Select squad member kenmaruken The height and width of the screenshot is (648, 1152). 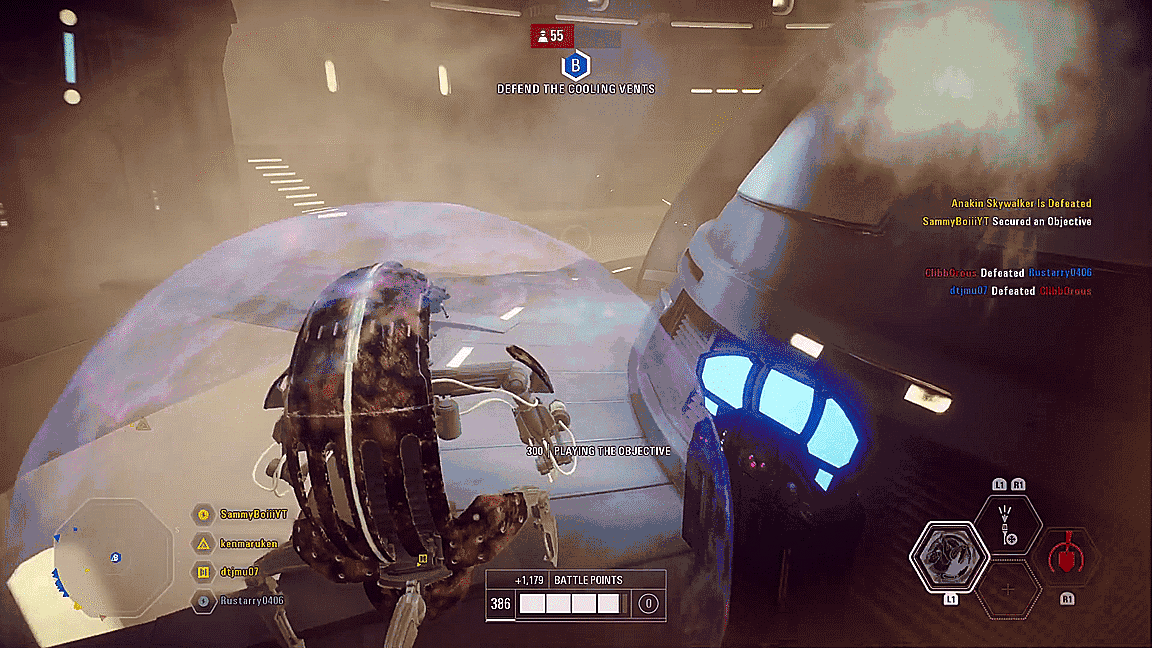(250, 544)
